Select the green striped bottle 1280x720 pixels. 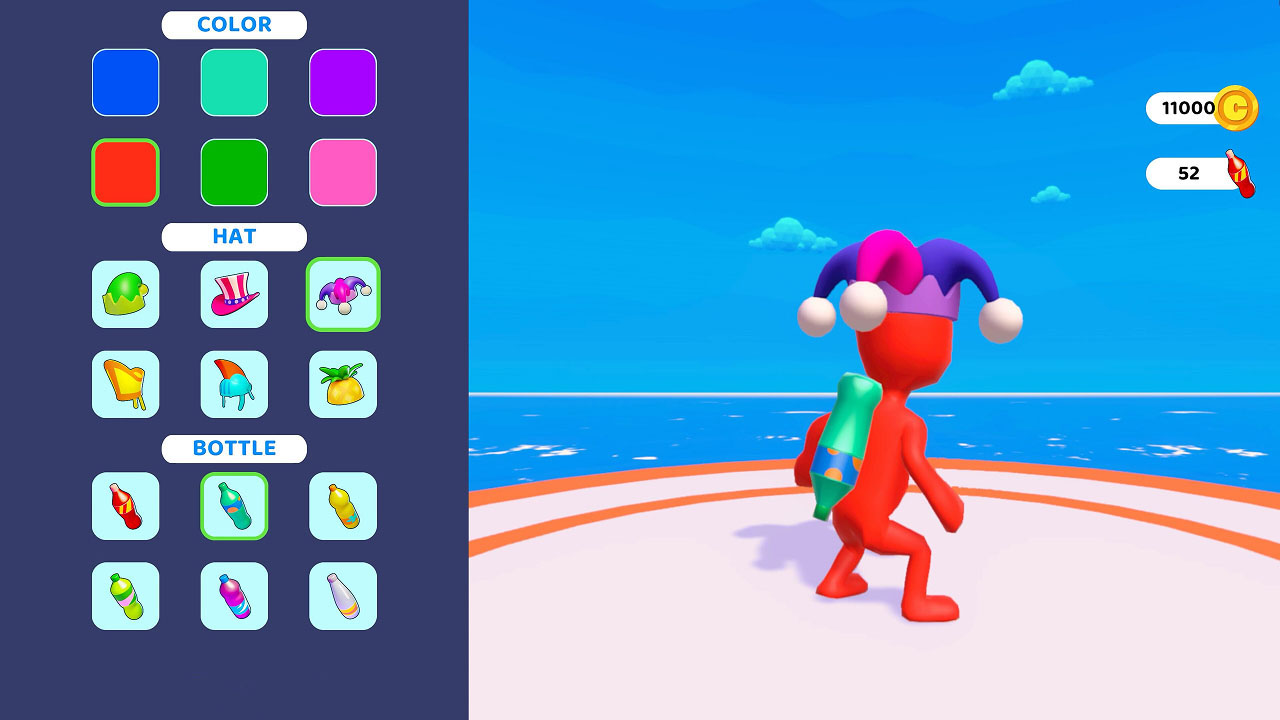[125, 596]
